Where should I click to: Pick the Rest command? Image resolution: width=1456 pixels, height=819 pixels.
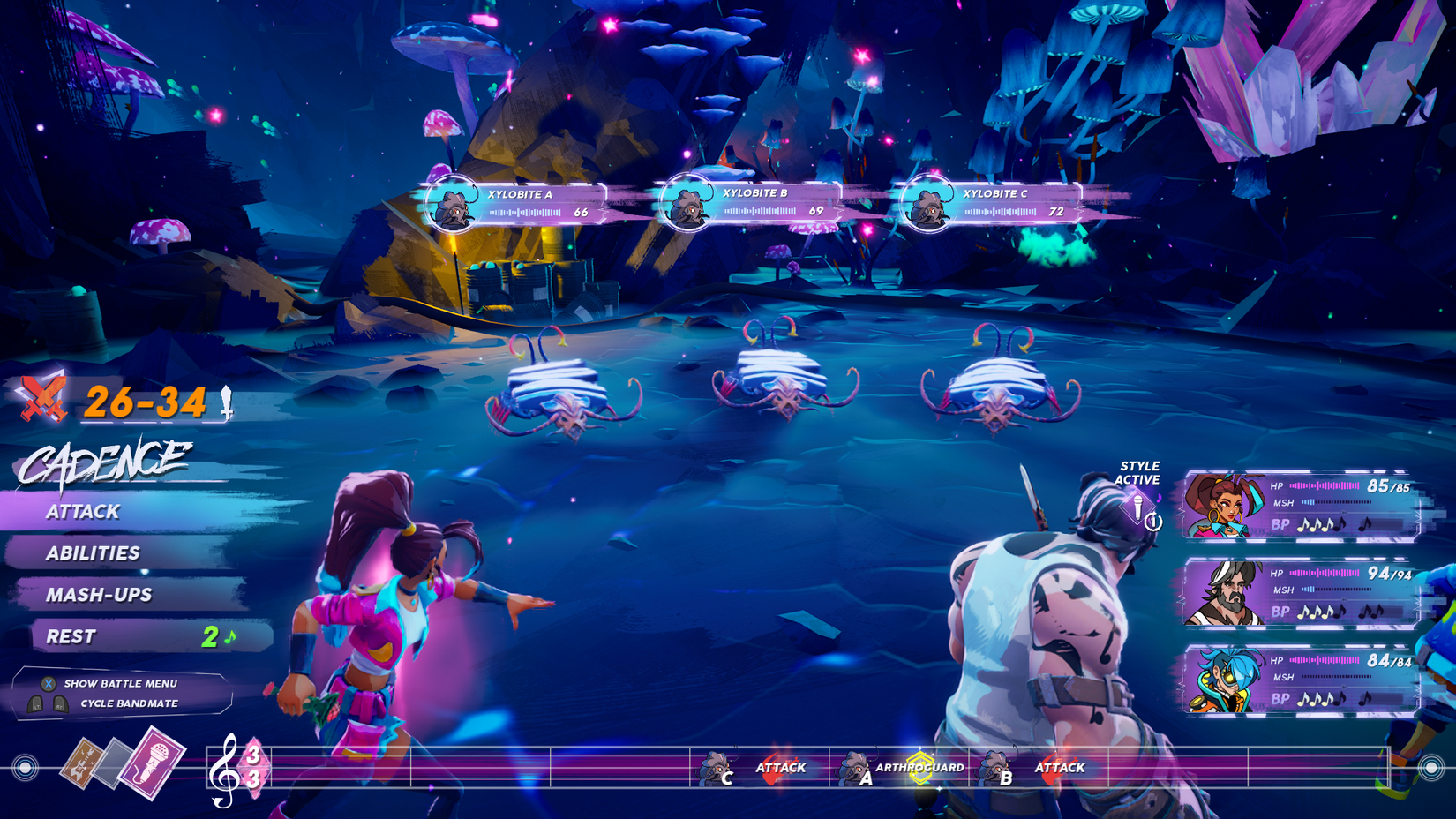pos(71,636)
